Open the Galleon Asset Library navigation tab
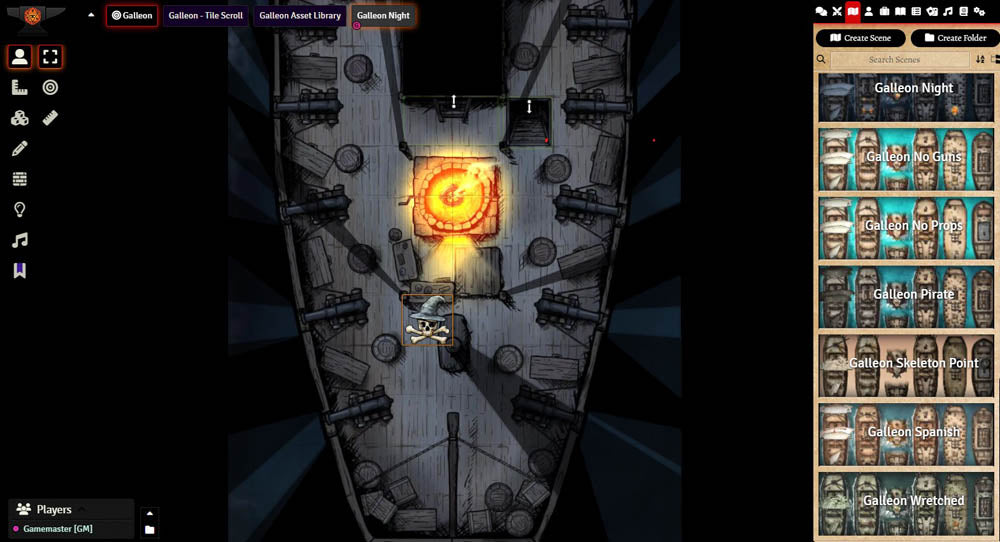1000x542 pixels. click(x=300, y=16)
